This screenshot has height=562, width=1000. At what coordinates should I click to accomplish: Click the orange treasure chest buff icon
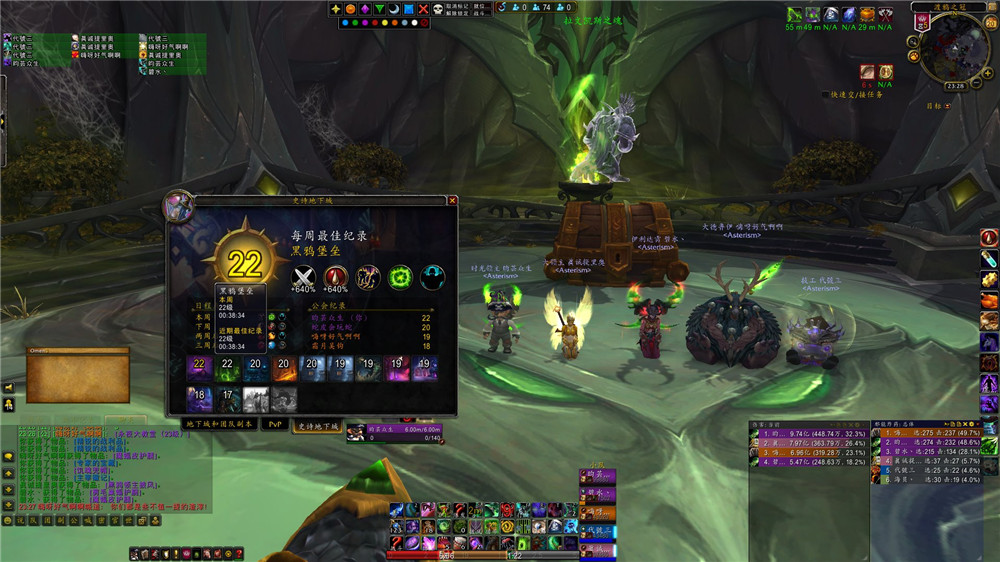pyautogui.click(x=866, y=14)
